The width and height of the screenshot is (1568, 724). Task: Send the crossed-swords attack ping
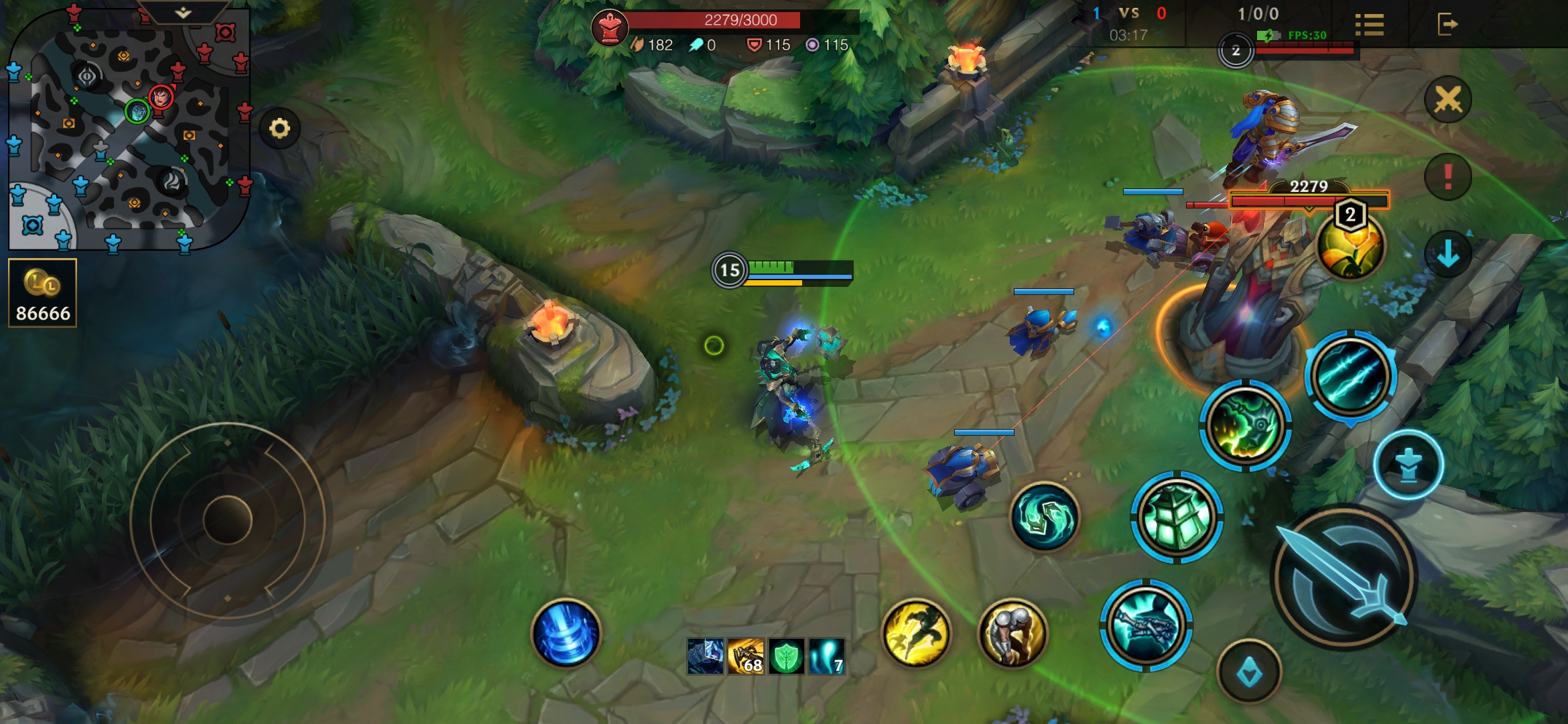pyautogui.click(x=1447, y=100)
